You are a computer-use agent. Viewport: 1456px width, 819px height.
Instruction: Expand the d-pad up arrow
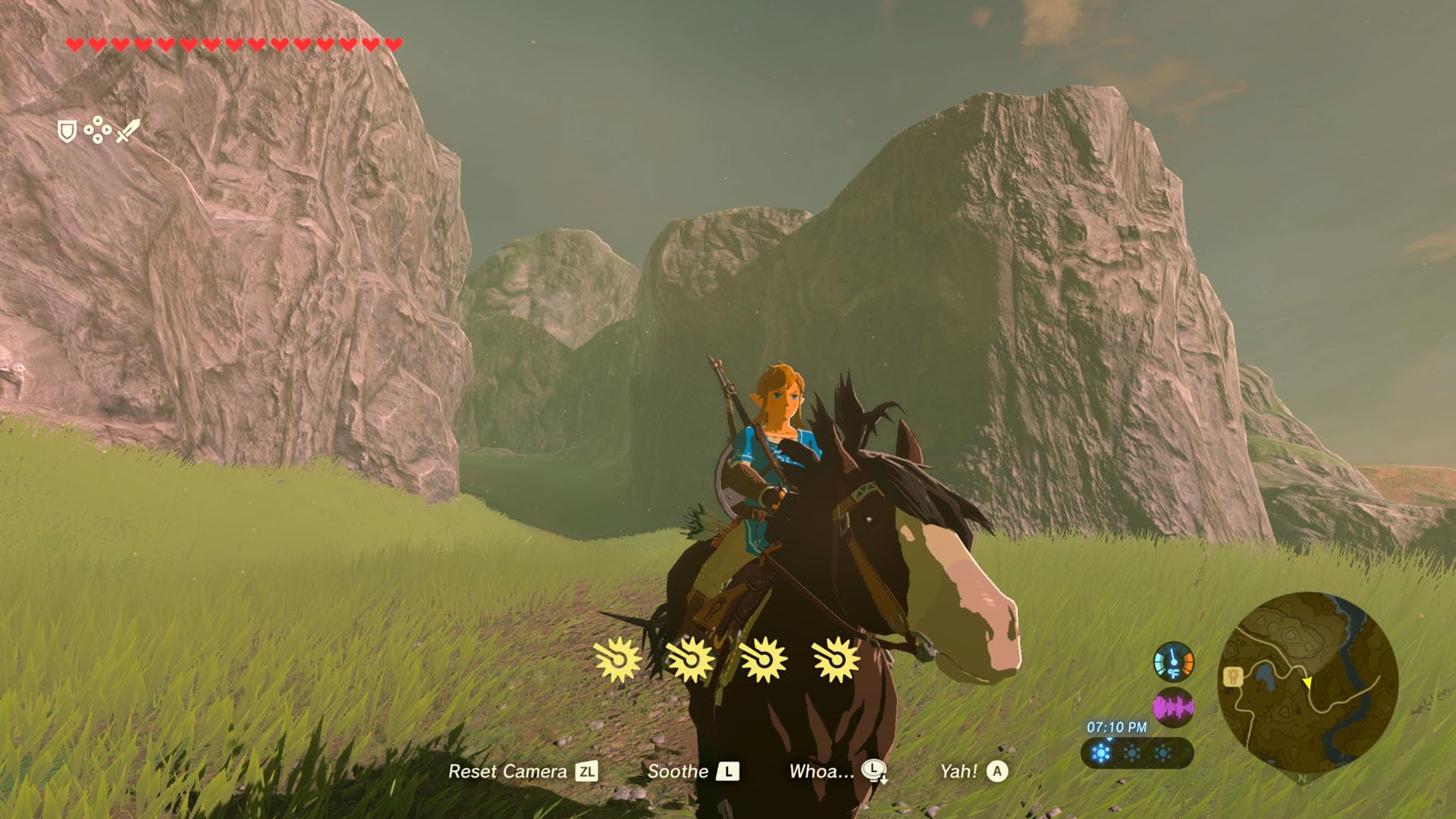(98, 121)
